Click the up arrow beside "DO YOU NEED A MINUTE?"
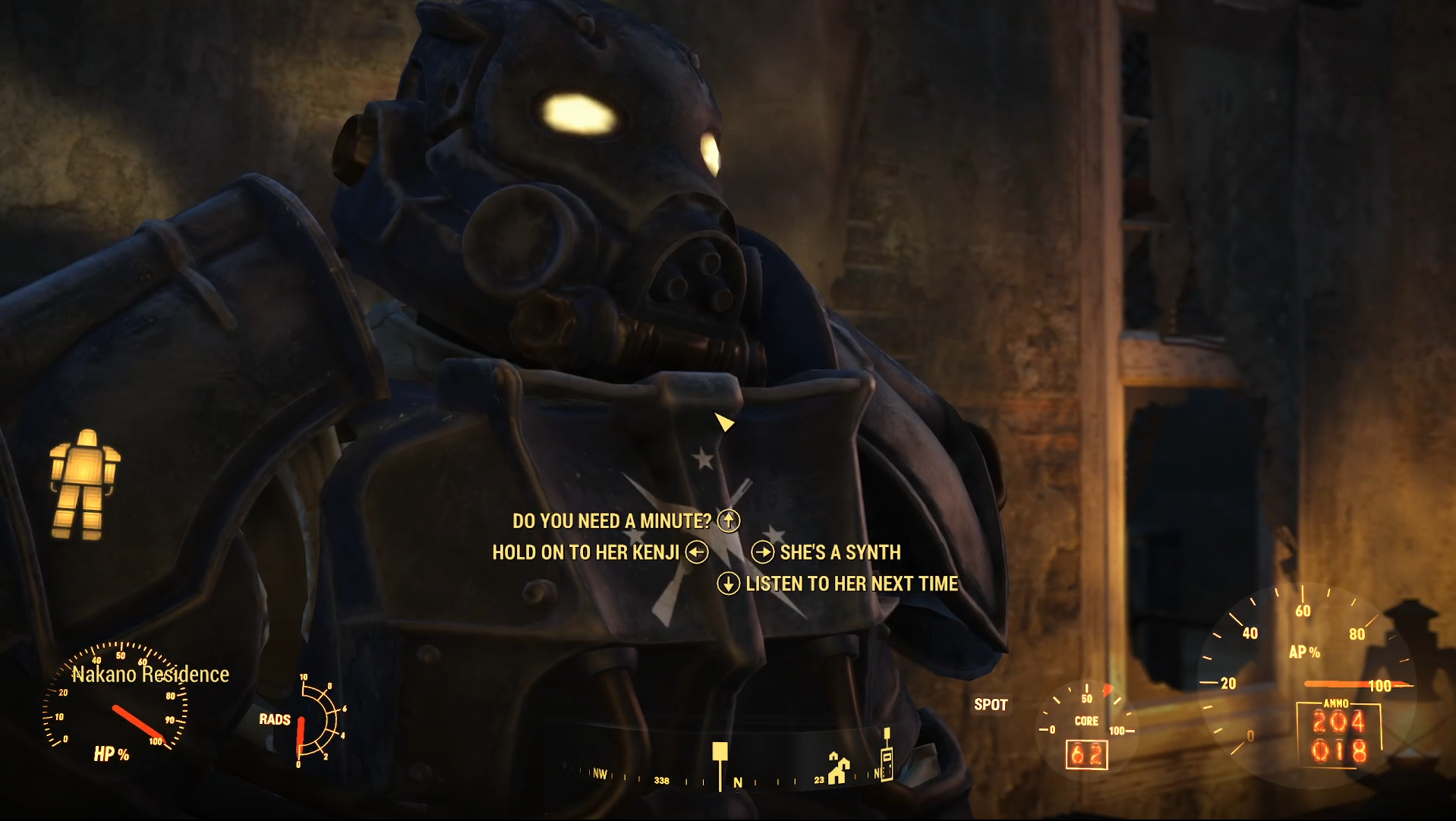 click(728, 521)
